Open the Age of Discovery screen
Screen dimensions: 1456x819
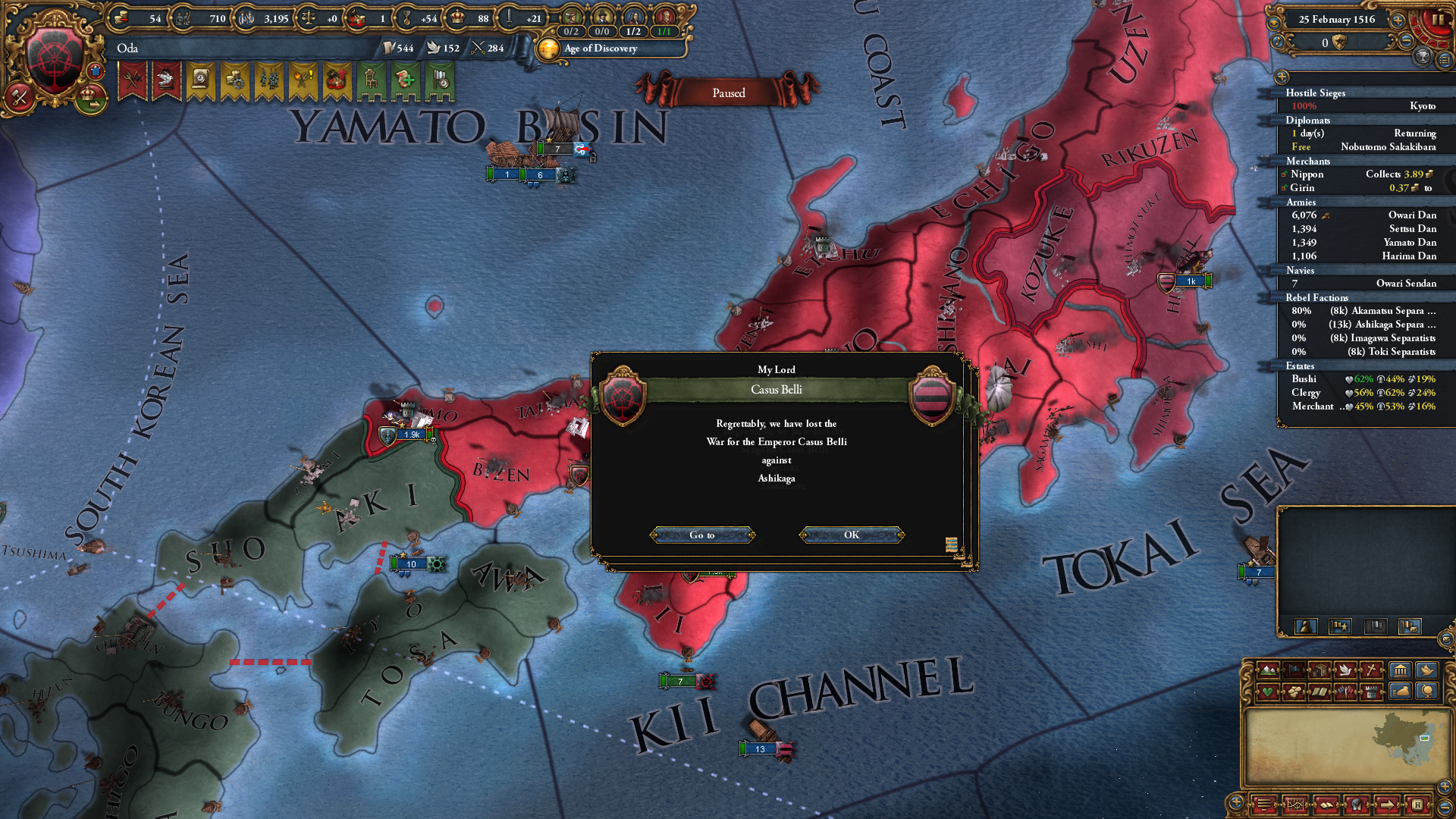[599, 49]
